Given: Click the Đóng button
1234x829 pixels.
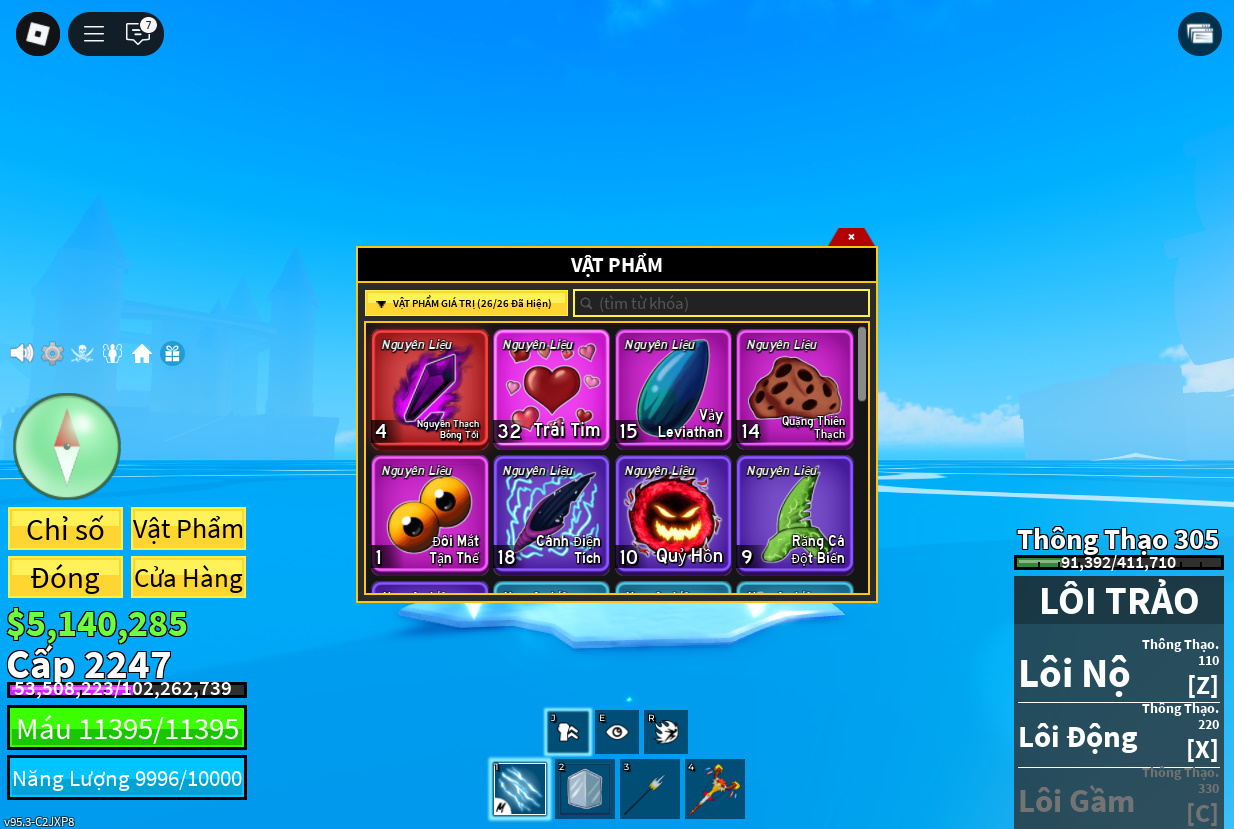Looking at the screenshot, I should (x=66, y=578).
